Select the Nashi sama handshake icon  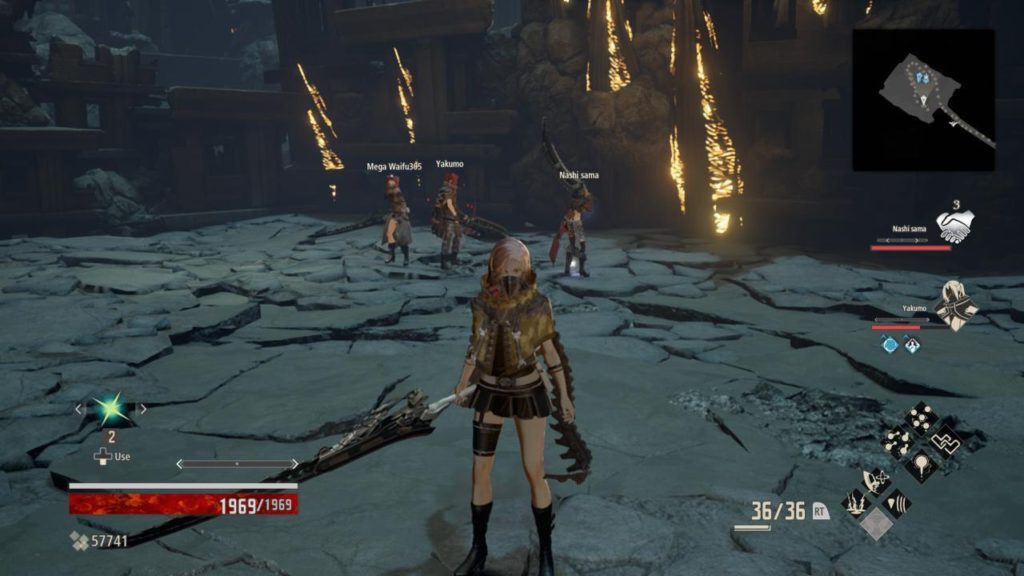[954, 226]
